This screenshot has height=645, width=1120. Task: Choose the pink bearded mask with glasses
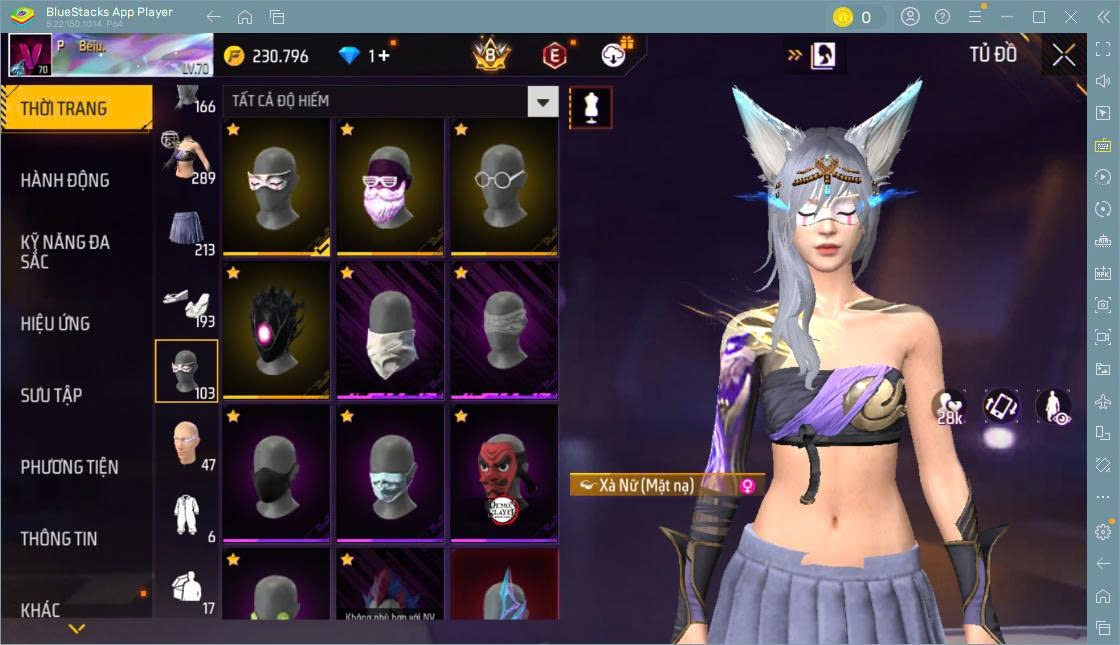coord(390,187)
